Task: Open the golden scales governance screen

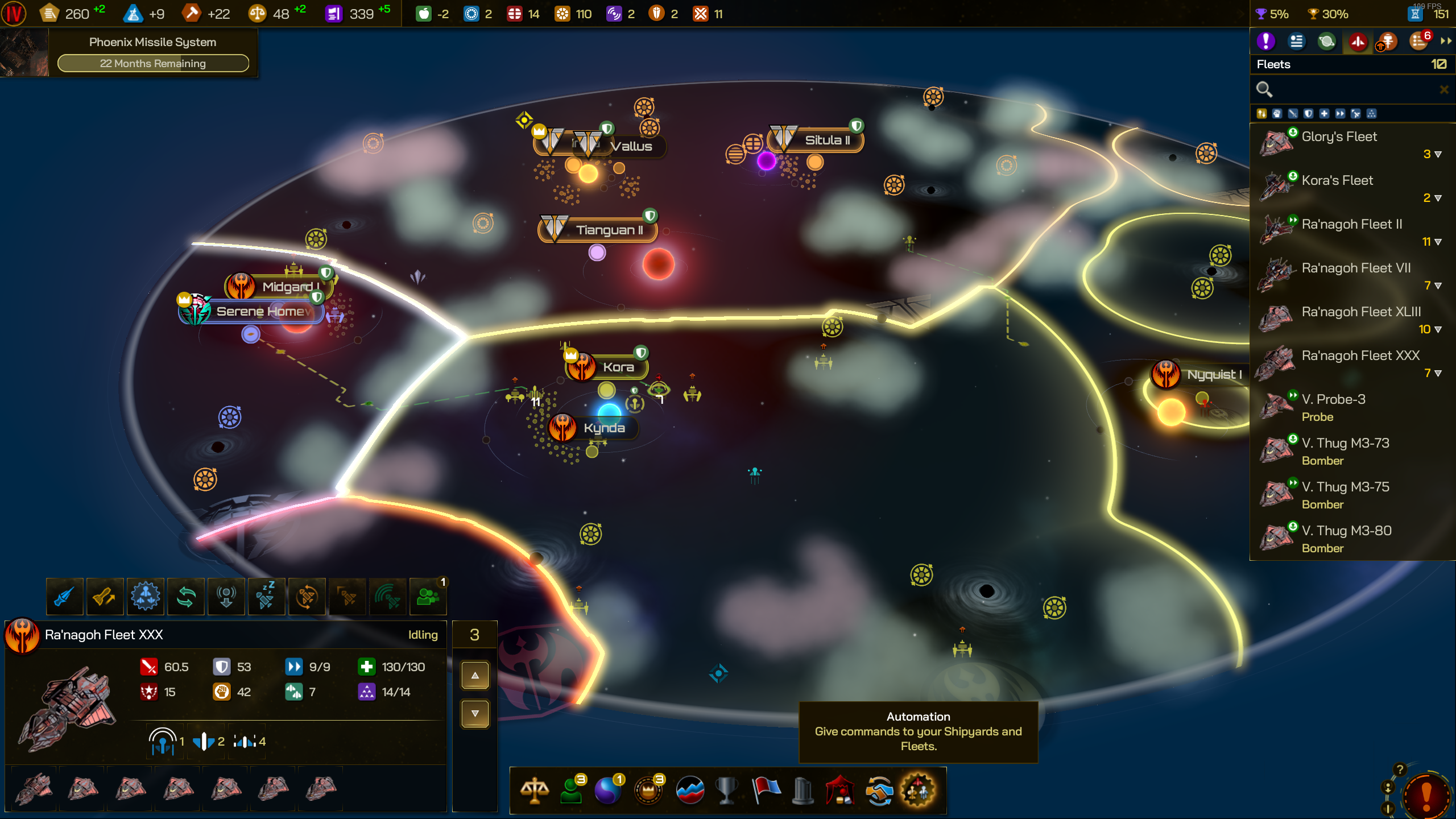Action: click(x=535, y=791)
